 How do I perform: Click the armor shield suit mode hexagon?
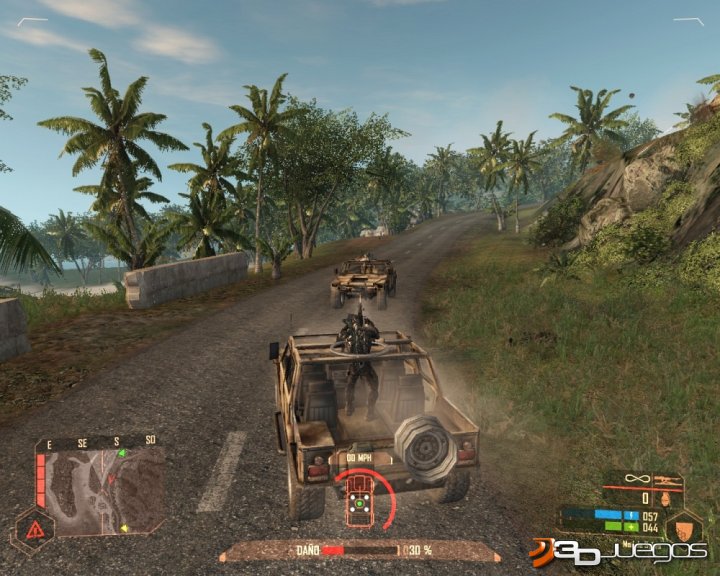click(x=683, y=524)
